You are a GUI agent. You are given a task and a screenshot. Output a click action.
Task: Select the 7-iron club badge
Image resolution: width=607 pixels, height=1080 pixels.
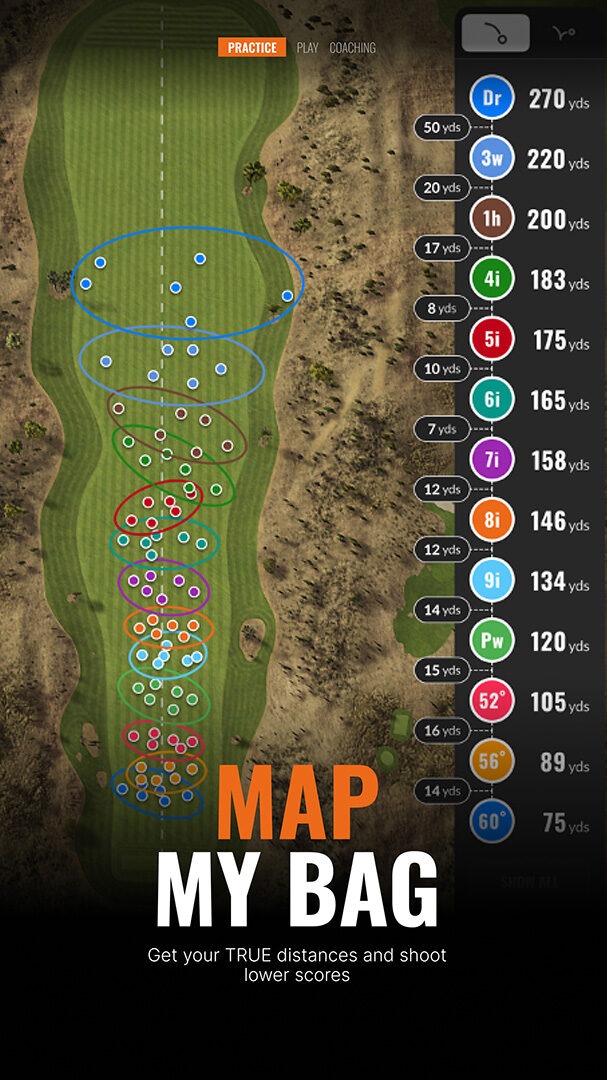(492, 461)
